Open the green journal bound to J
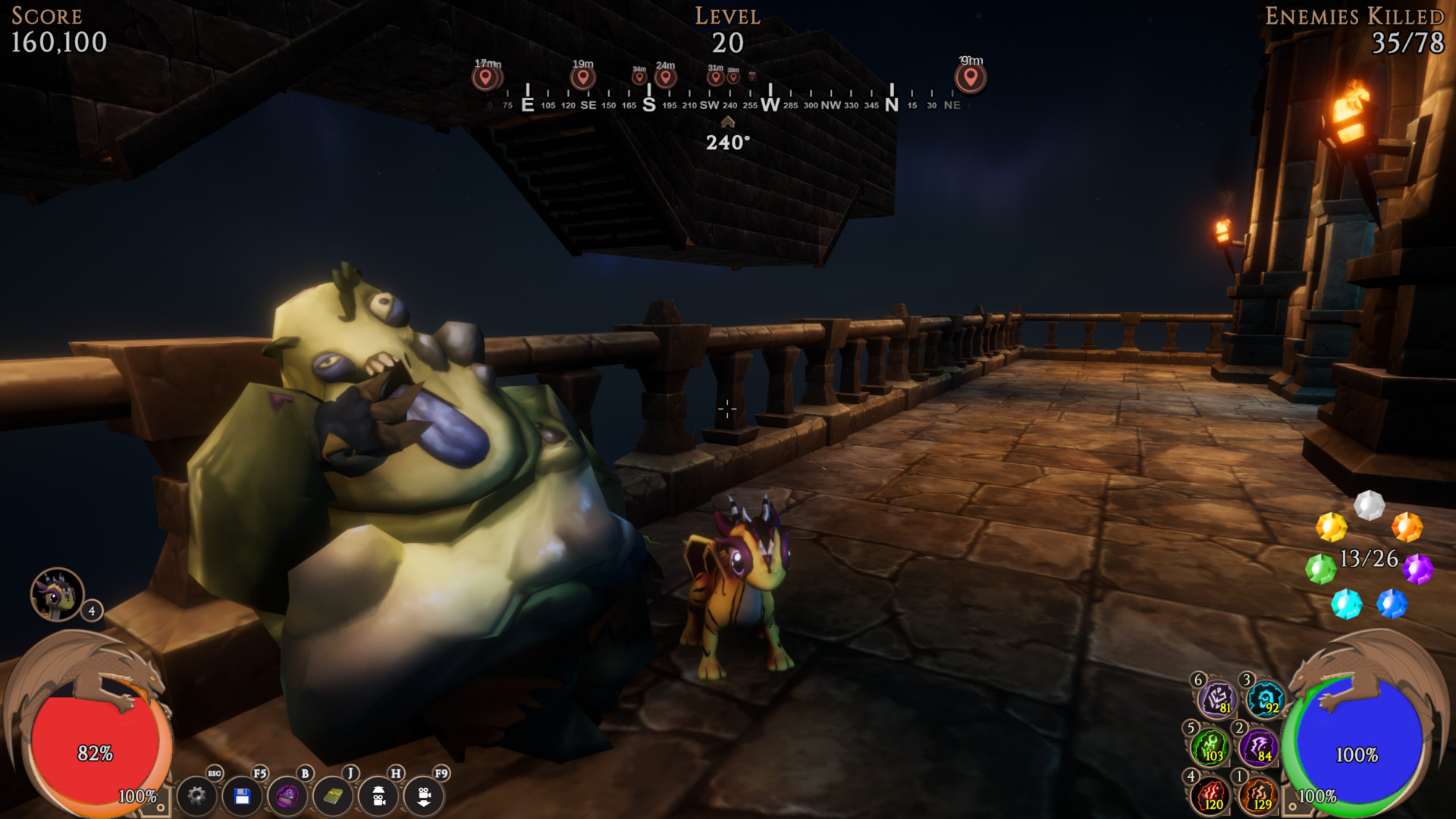This screenshot has height=819, width=1456. [x=334, y=799]
